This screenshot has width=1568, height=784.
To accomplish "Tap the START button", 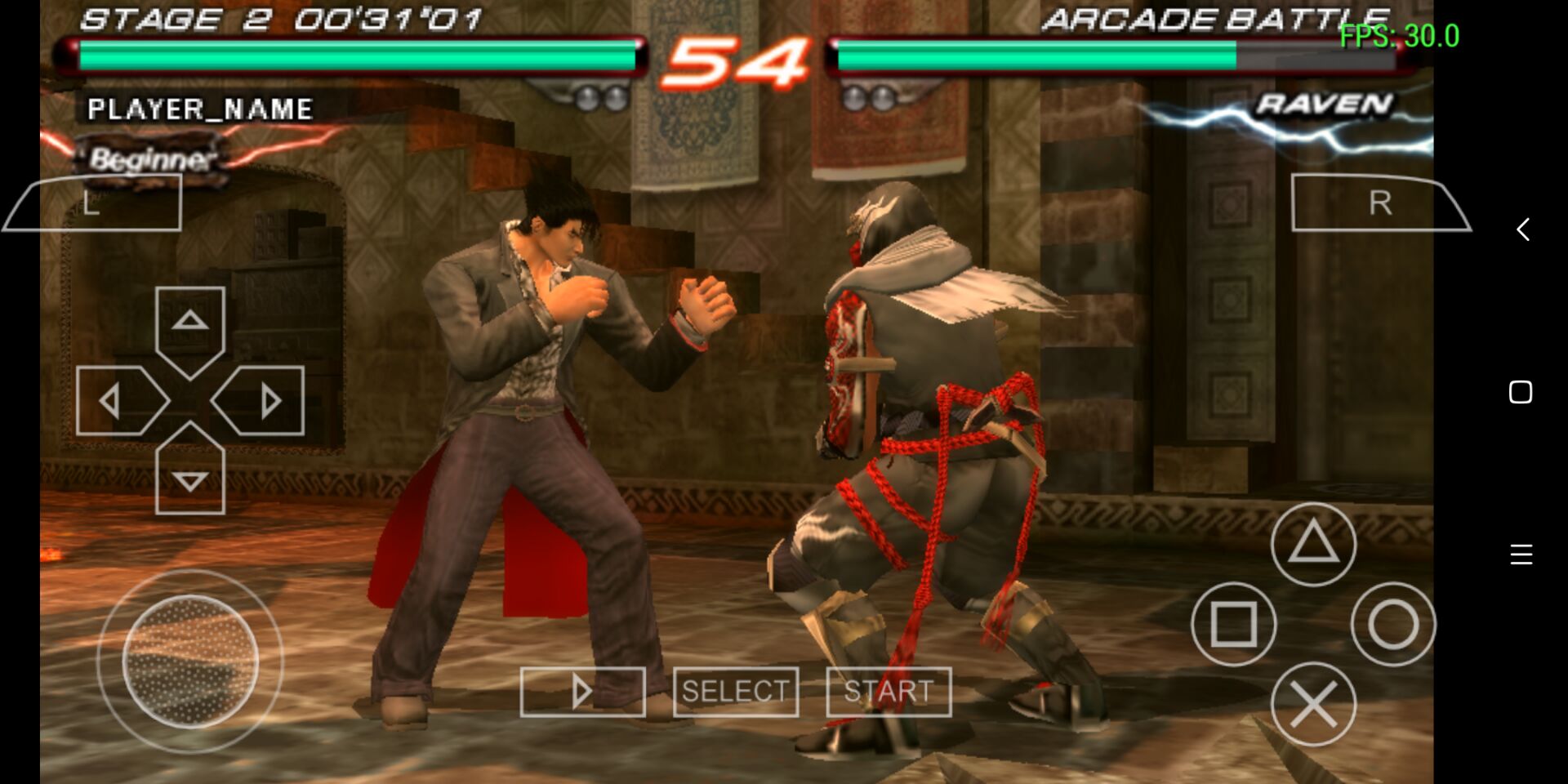I will tap(889, 692).
